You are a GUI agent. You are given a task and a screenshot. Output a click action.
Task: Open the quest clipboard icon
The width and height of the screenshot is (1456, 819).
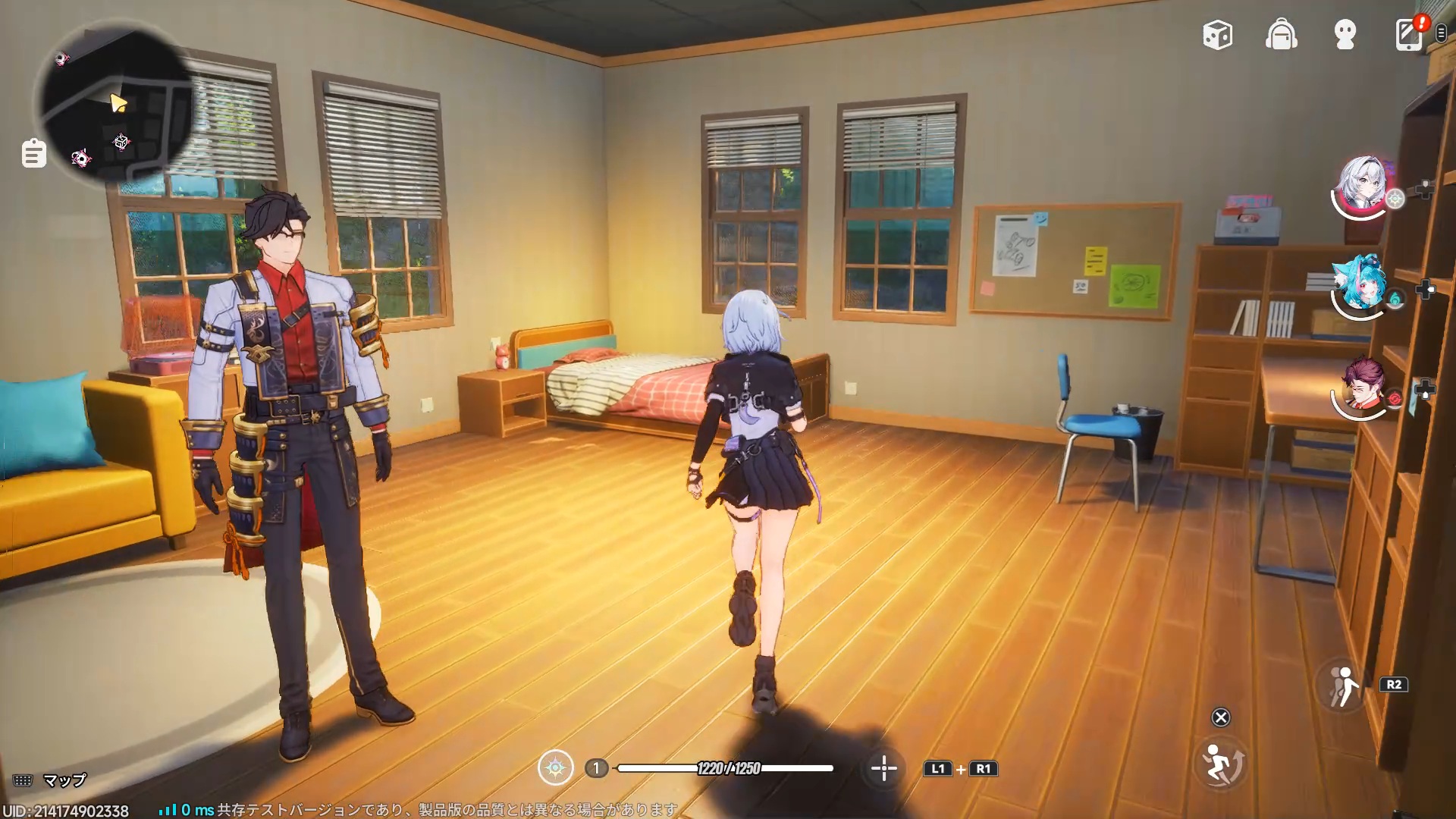point(33,153)
